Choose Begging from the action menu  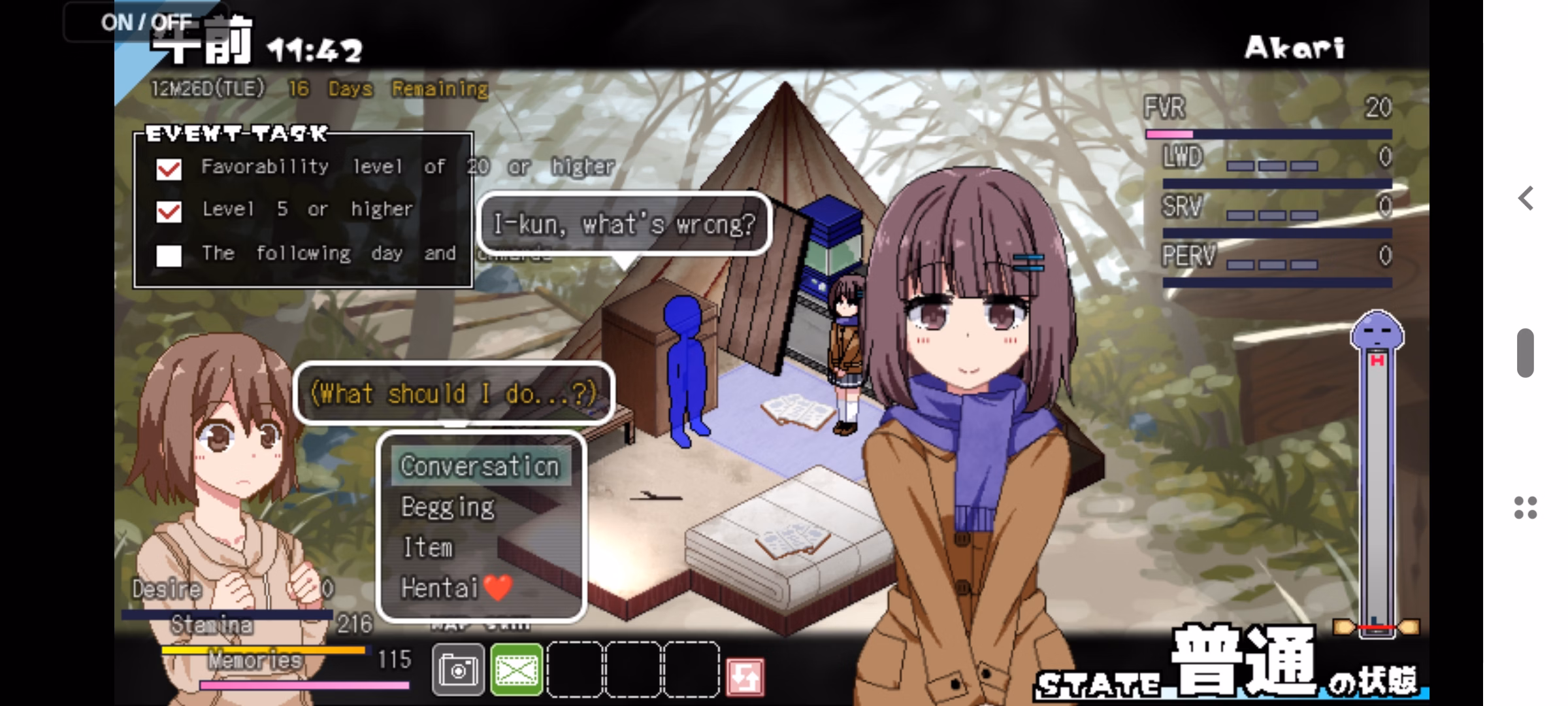(x=448, y=507)
